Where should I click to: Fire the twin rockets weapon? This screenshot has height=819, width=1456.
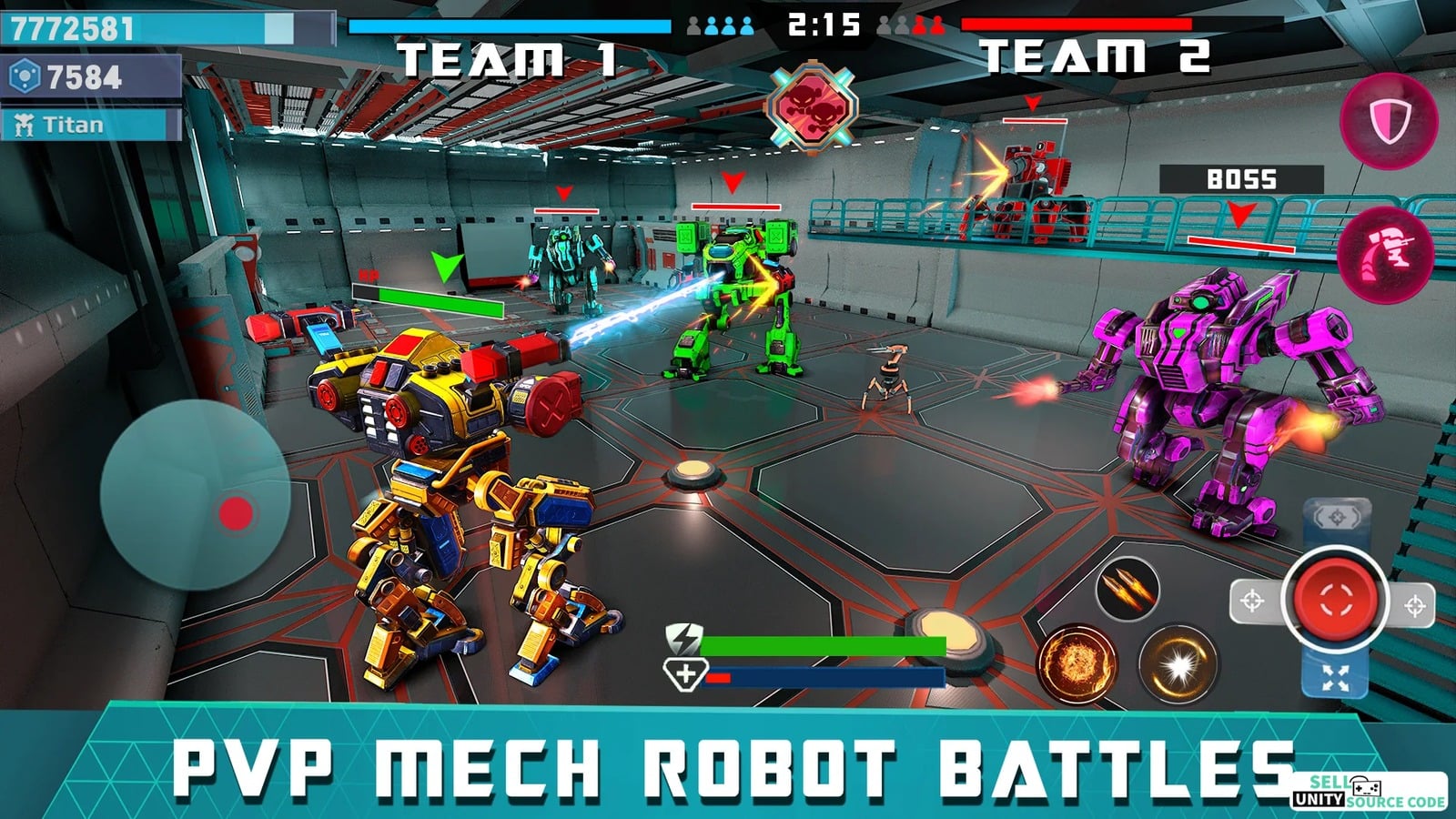pyautogui.click(x=1127, y=588)
